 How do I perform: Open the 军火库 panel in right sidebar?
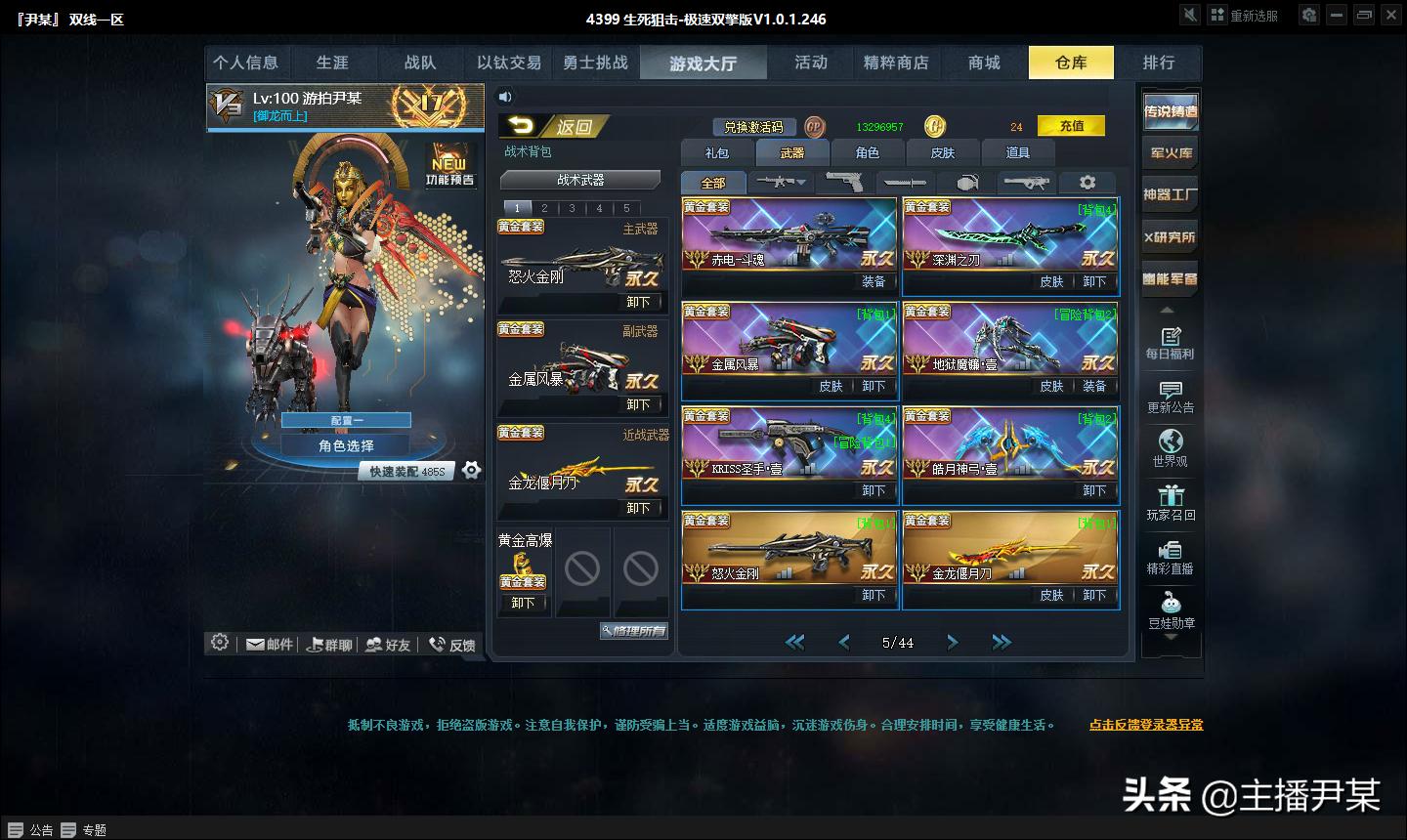1170,154
